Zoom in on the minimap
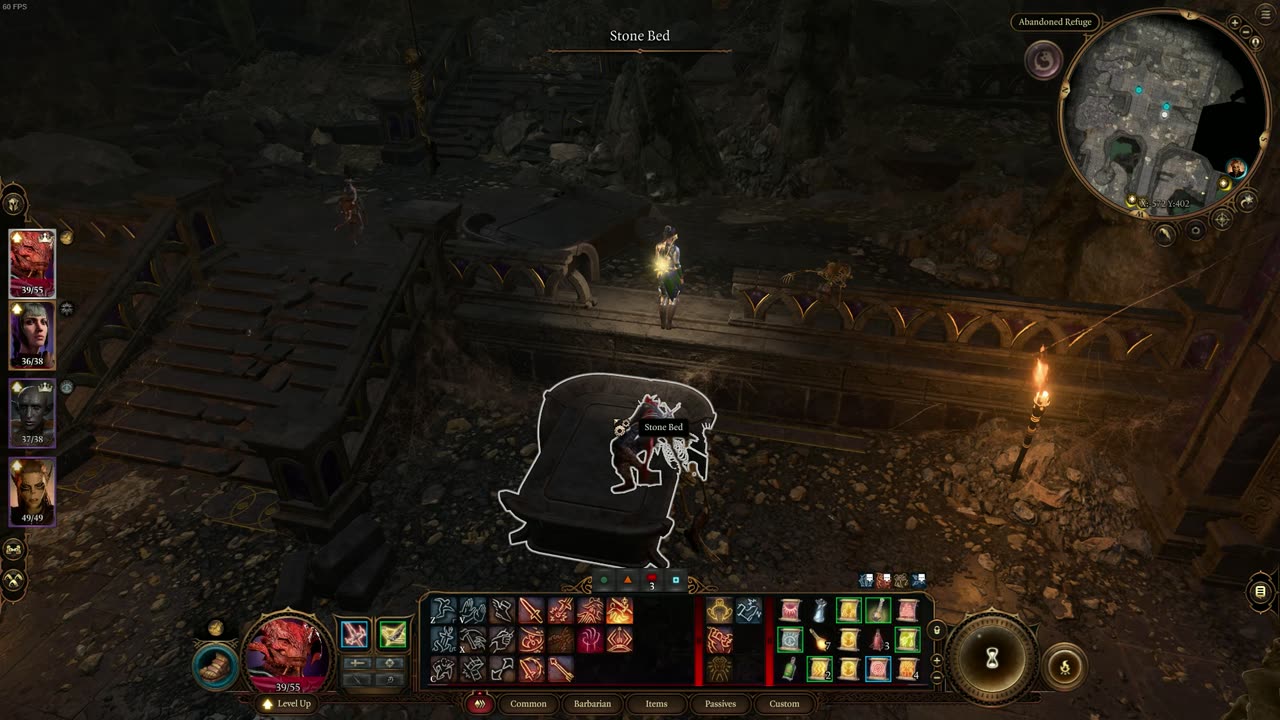The height and width of the screenshot is (720, 1280). 1235,22
